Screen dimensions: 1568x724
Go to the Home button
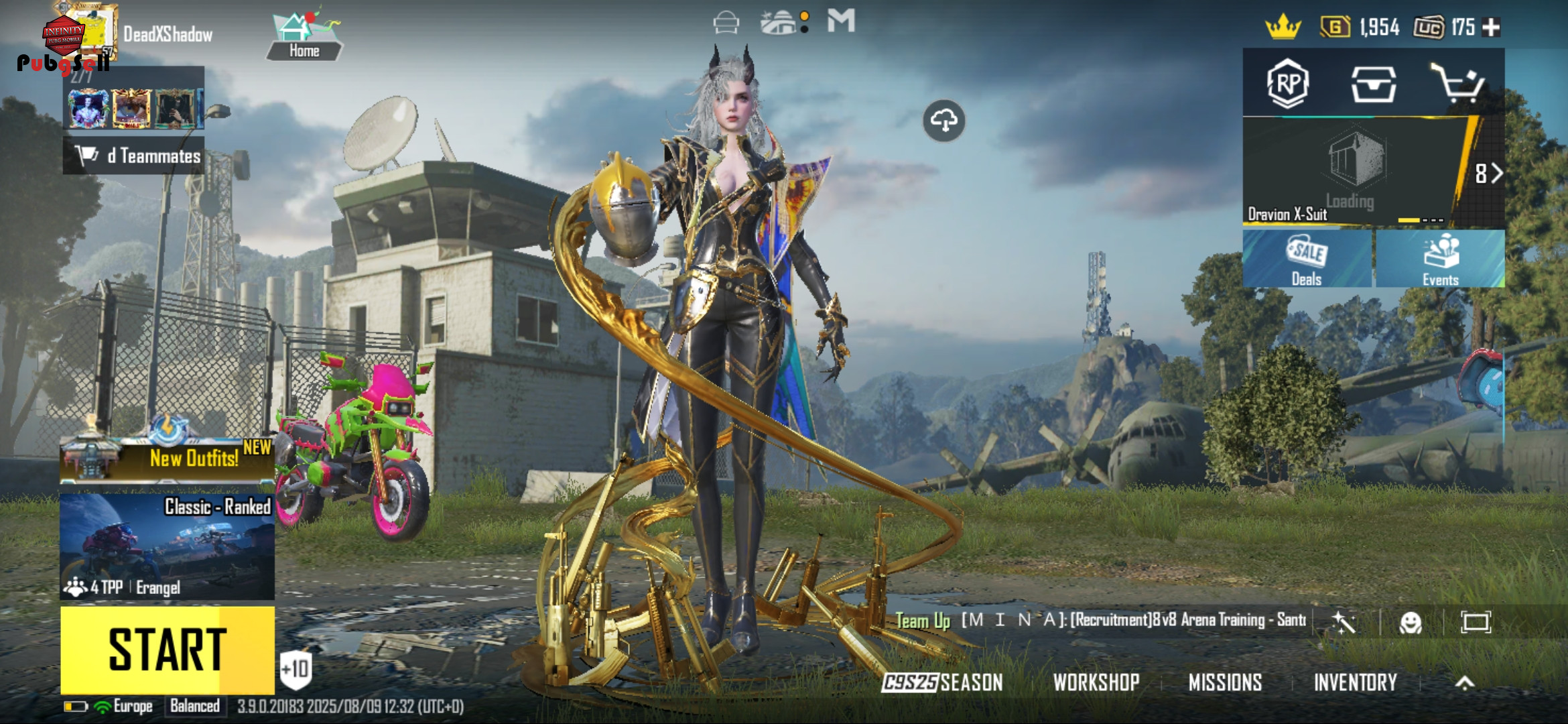(304, 37)
